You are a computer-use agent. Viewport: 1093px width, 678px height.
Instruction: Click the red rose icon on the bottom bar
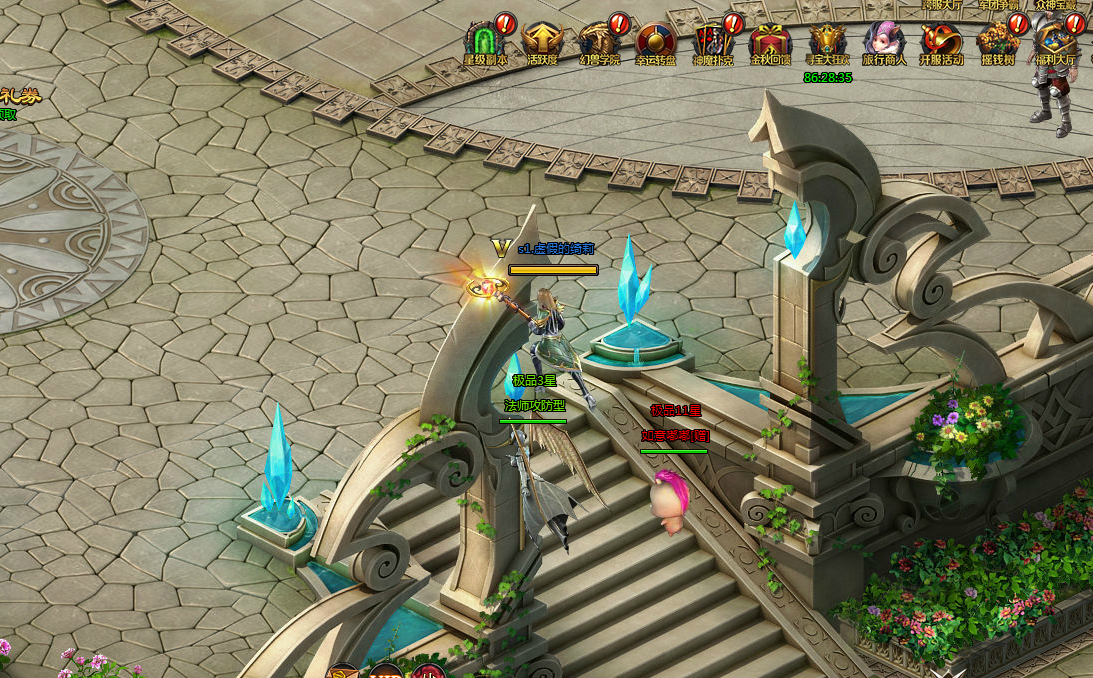[x=429, y=671]
